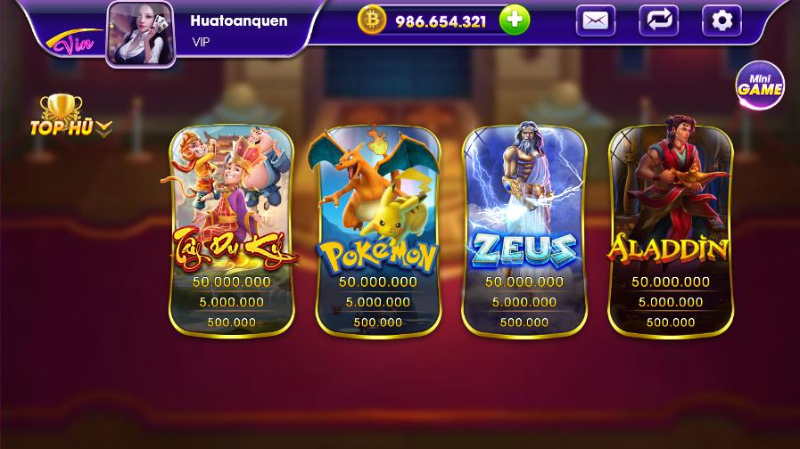Open the mail inbox envelope icon
800x449 pixels.
click(596, 20)
